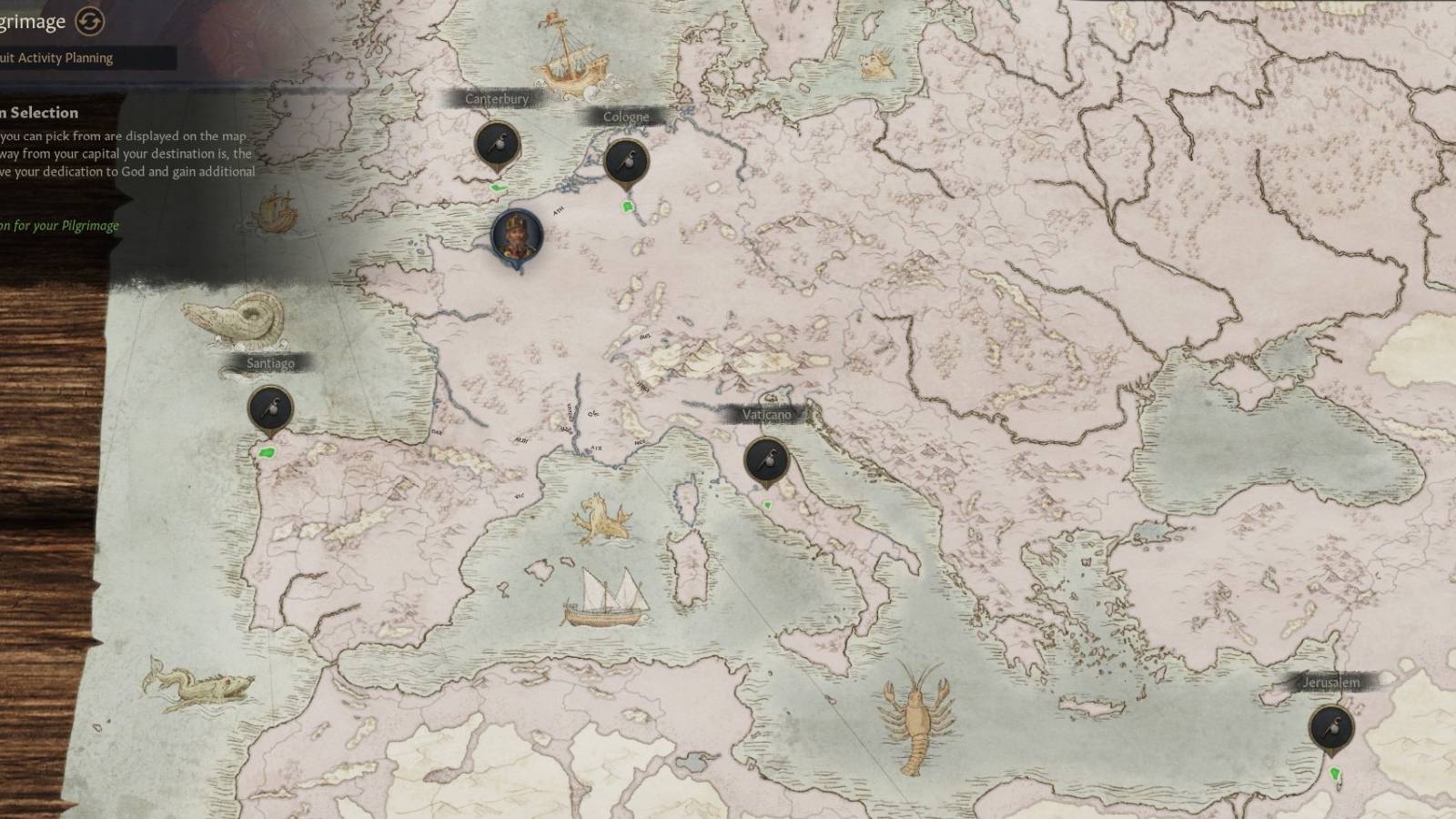Click the green Pilgrimage destination link text
The width and height of the screenshot is (1456, 819).
(58, 224)
